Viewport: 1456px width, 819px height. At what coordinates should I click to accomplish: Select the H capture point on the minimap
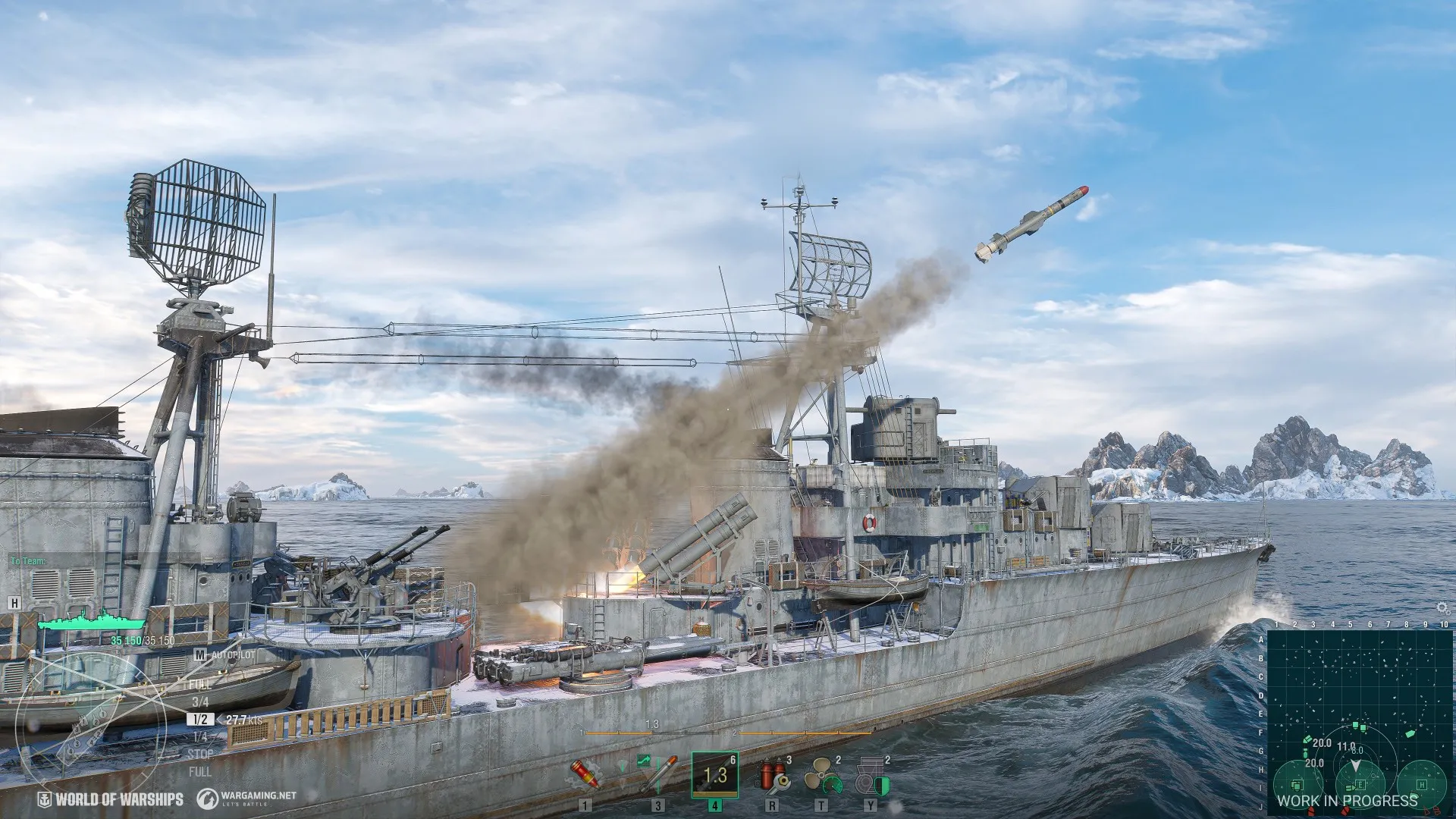pyautogui.click(x=1422, y=784)
